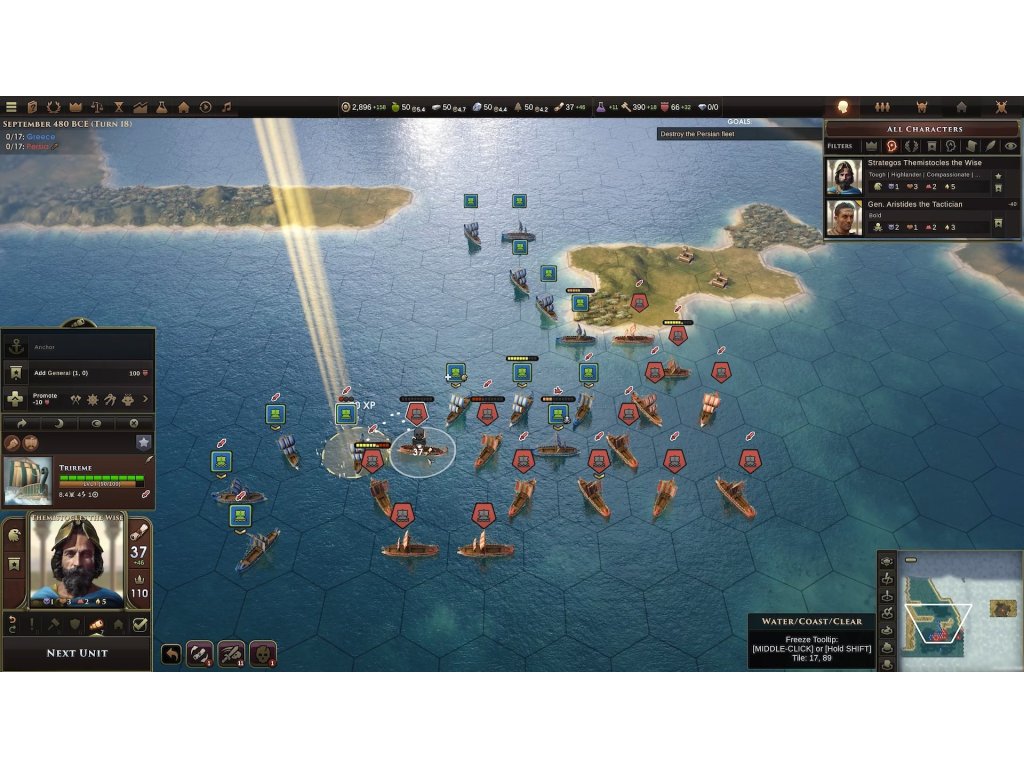Open the encyclopedia help book icon
The height and width of the screenshot is (768, 1024).
pyautogui.click(x=32, y=107)
